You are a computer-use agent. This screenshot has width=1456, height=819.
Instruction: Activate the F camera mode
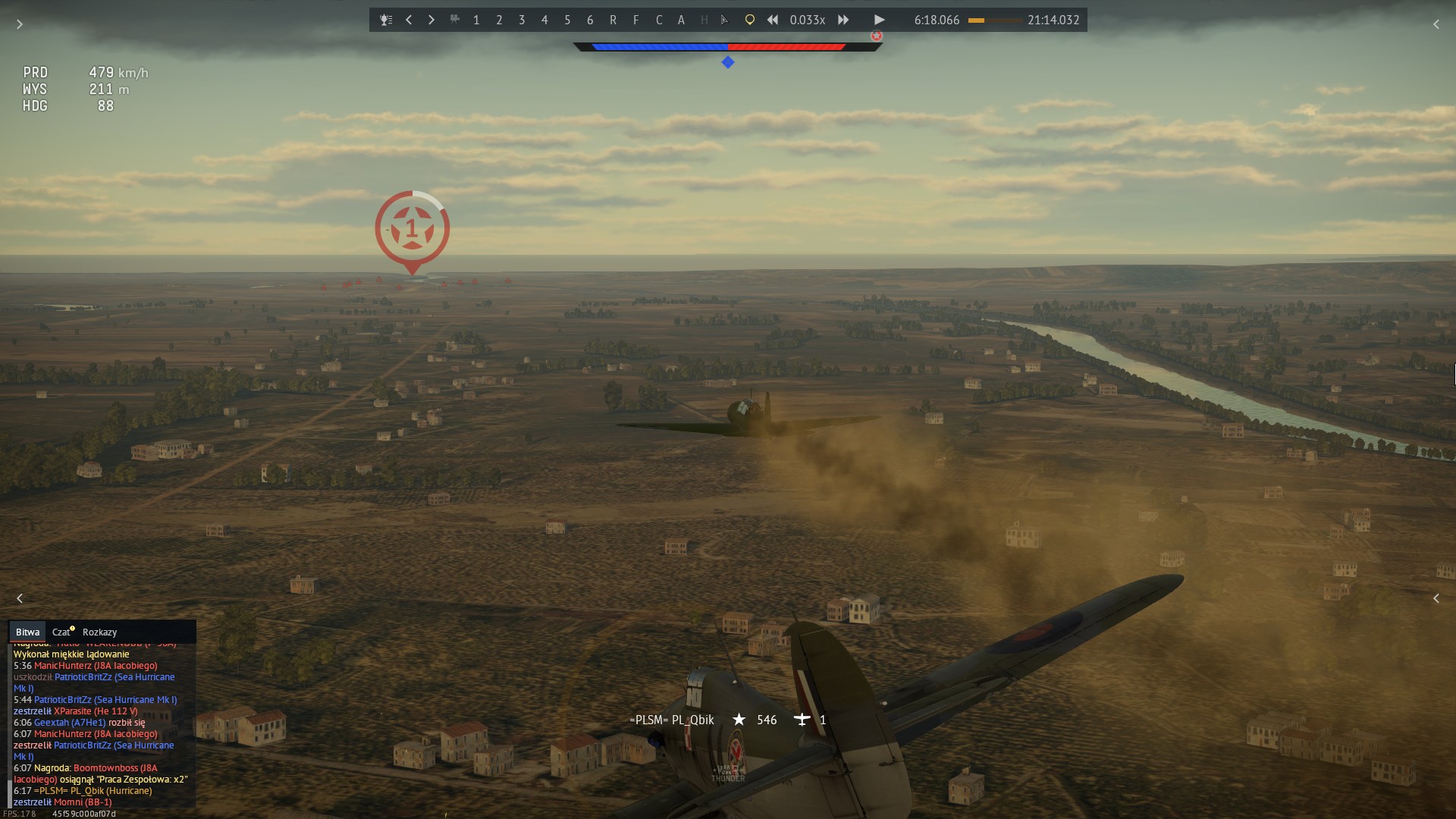click(x=635, y=20)
